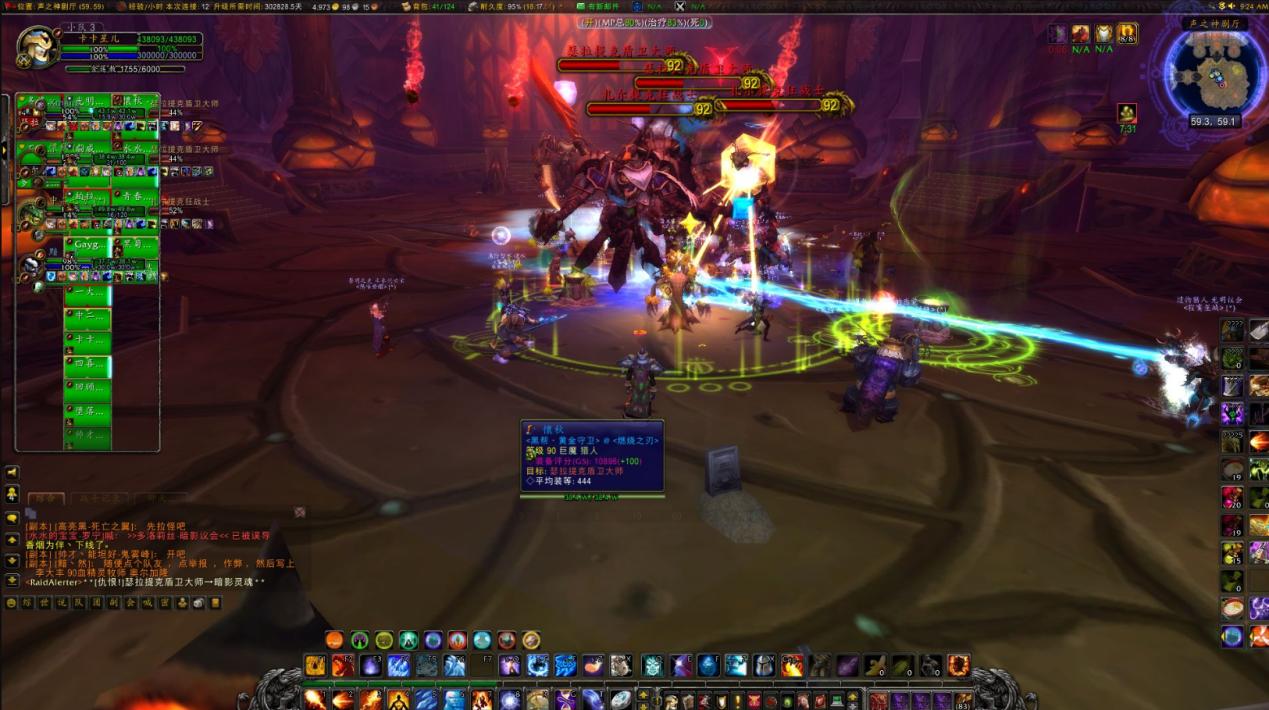Open the speech bubble chat menu

click(x=12, y=518)
